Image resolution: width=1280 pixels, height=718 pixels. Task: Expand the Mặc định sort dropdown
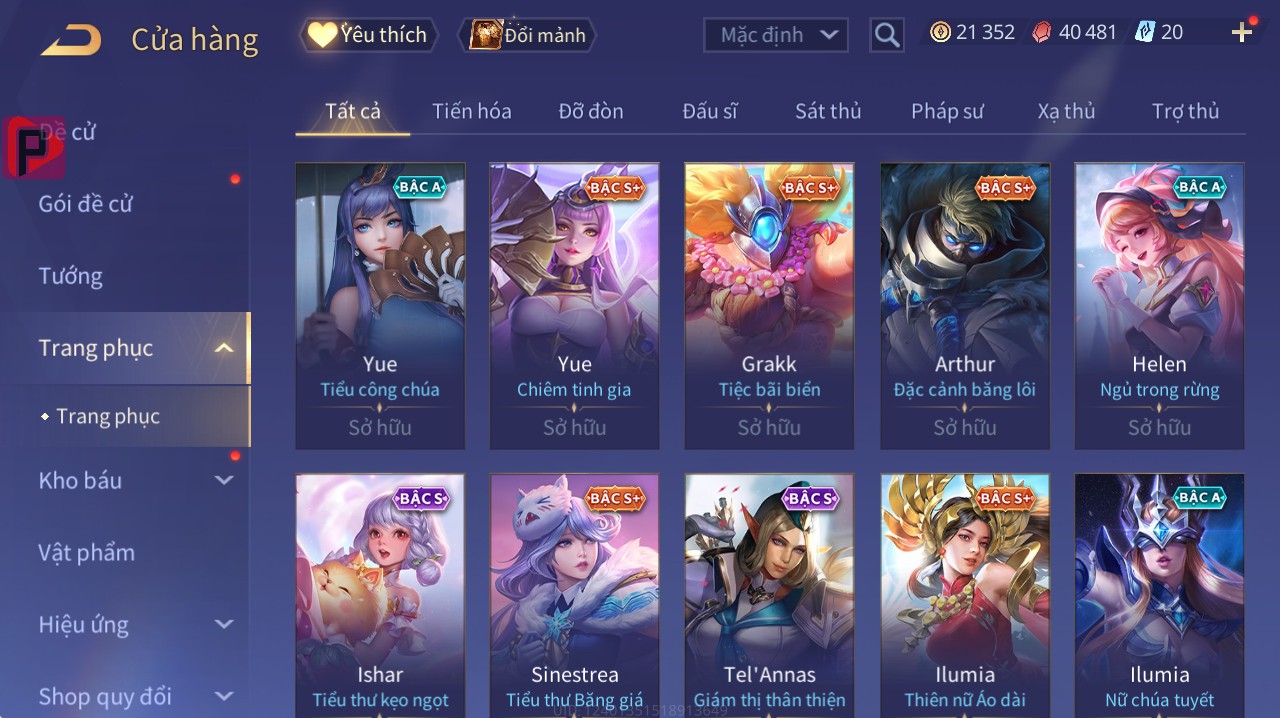coord(776,35)
